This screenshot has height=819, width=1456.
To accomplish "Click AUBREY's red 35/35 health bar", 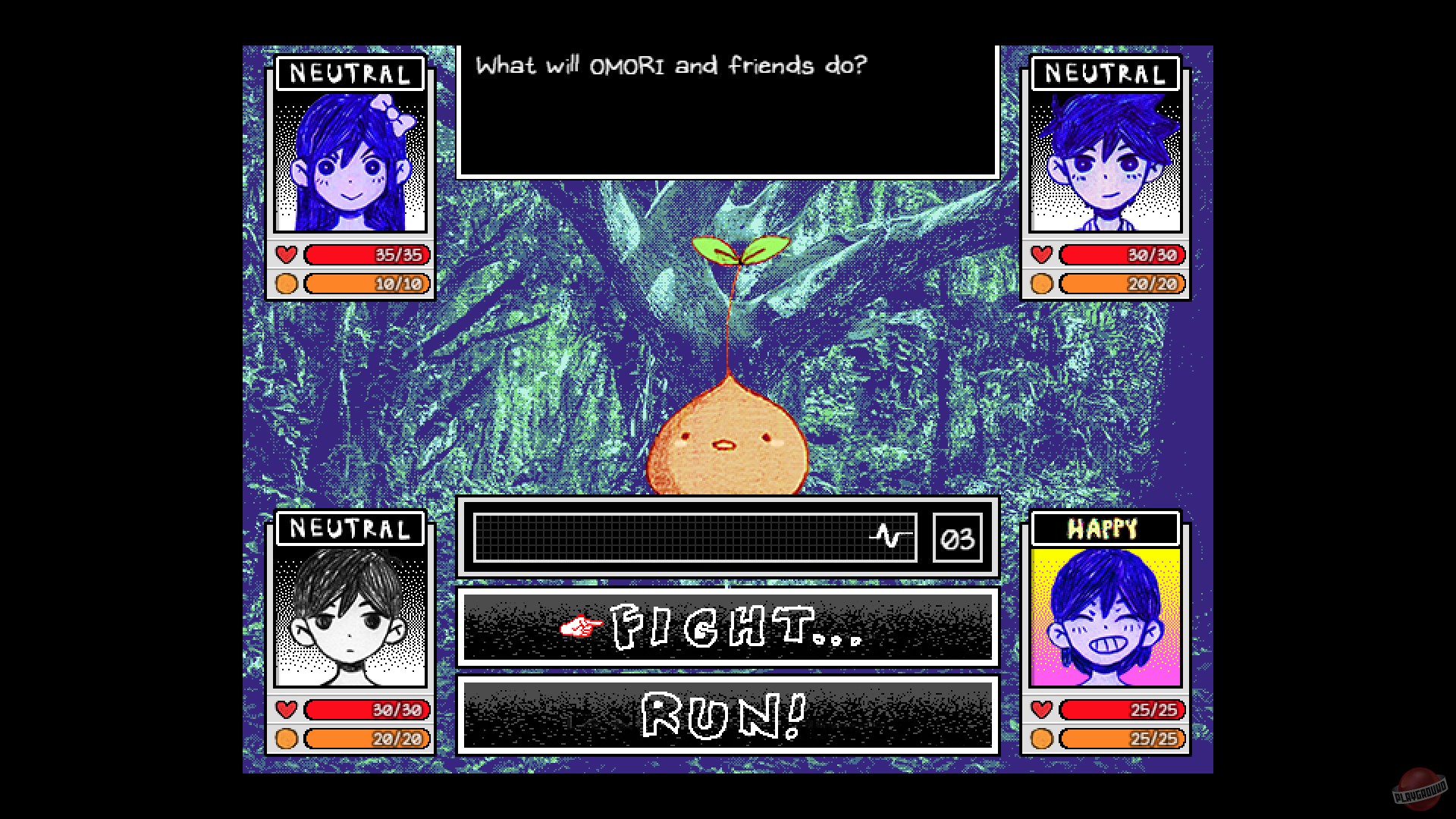I will click(x=367, y=255).
